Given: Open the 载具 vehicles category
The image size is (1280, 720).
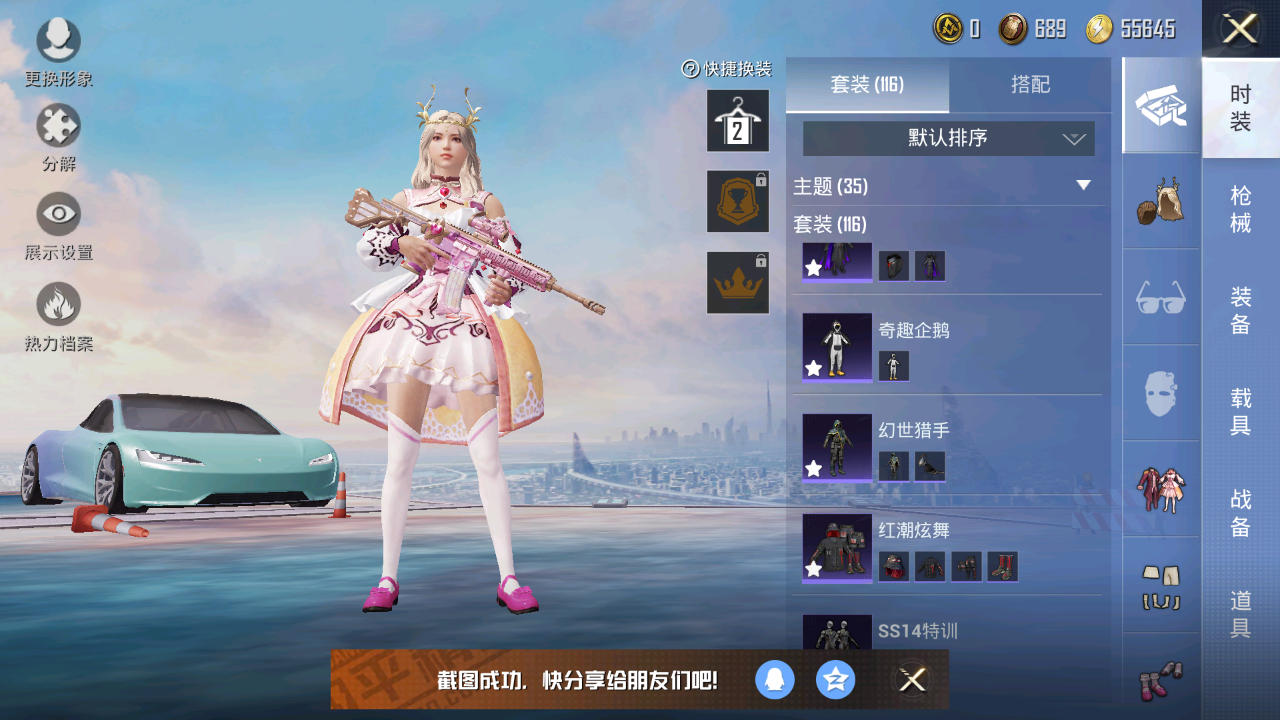Looking at the screenshot, I should (1241, 411).
